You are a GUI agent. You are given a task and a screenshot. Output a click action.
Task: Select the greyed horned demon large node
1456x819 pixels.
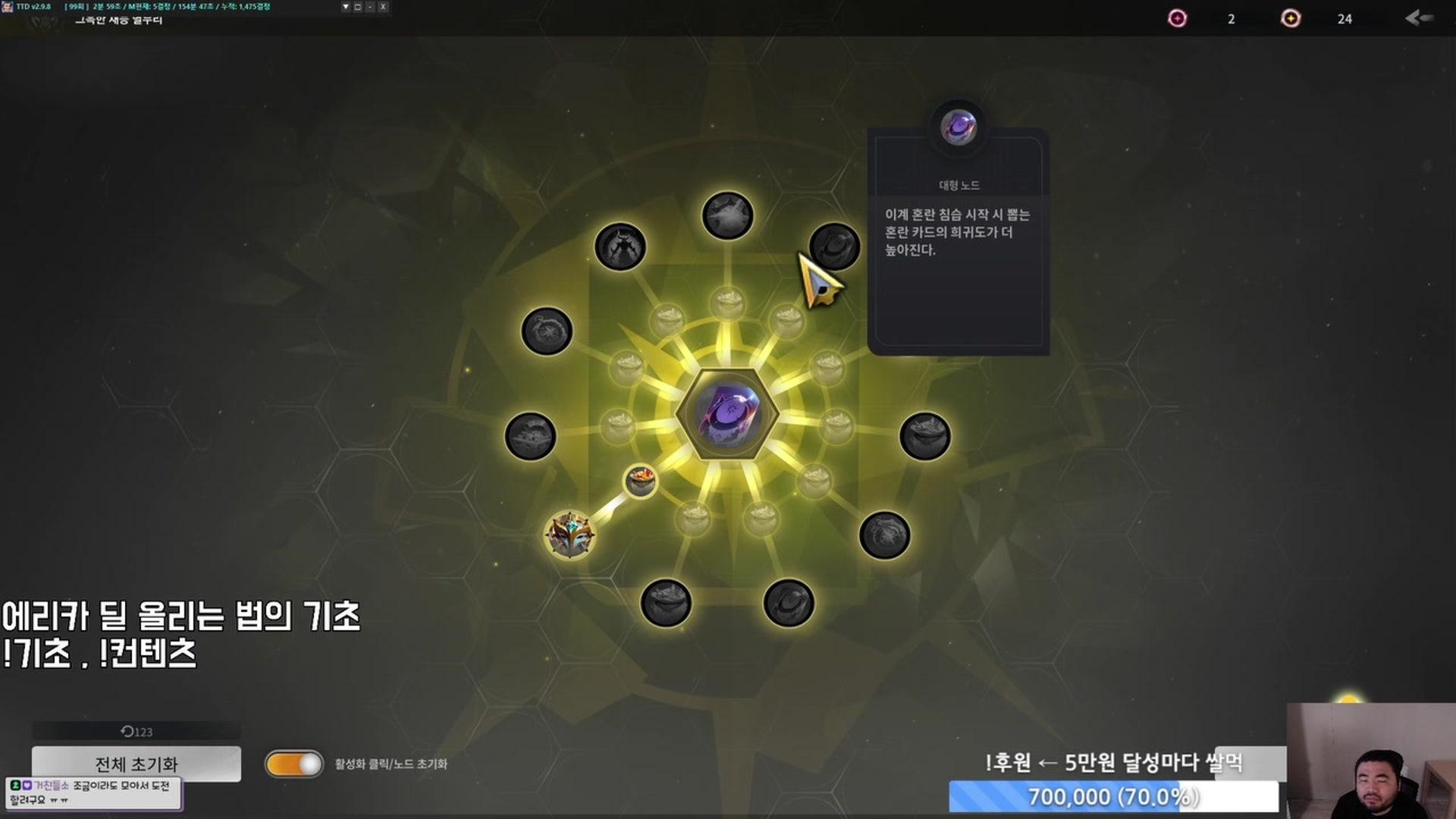620,246
